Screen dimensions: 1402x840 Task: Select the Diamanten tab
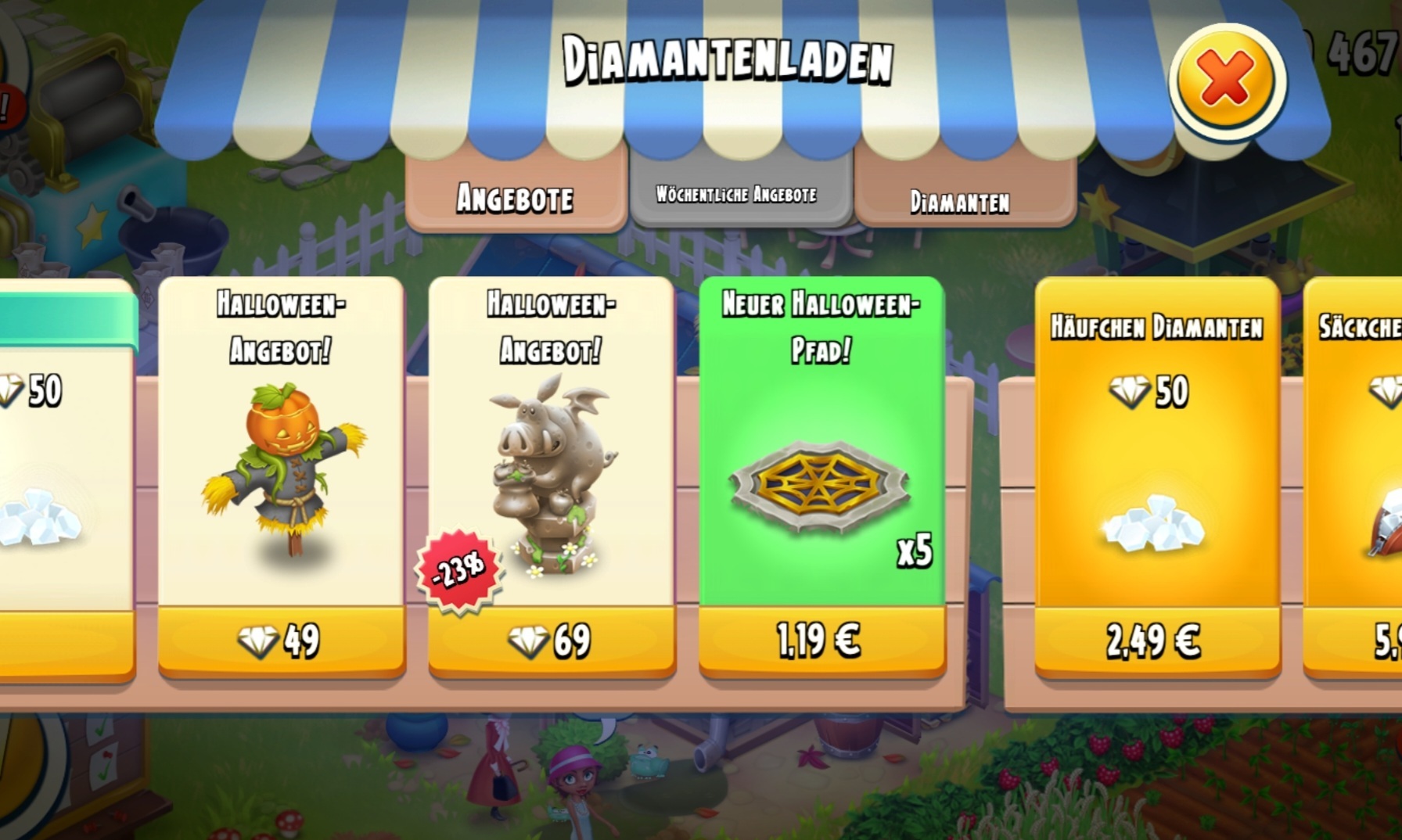click(x=960, y=202)
